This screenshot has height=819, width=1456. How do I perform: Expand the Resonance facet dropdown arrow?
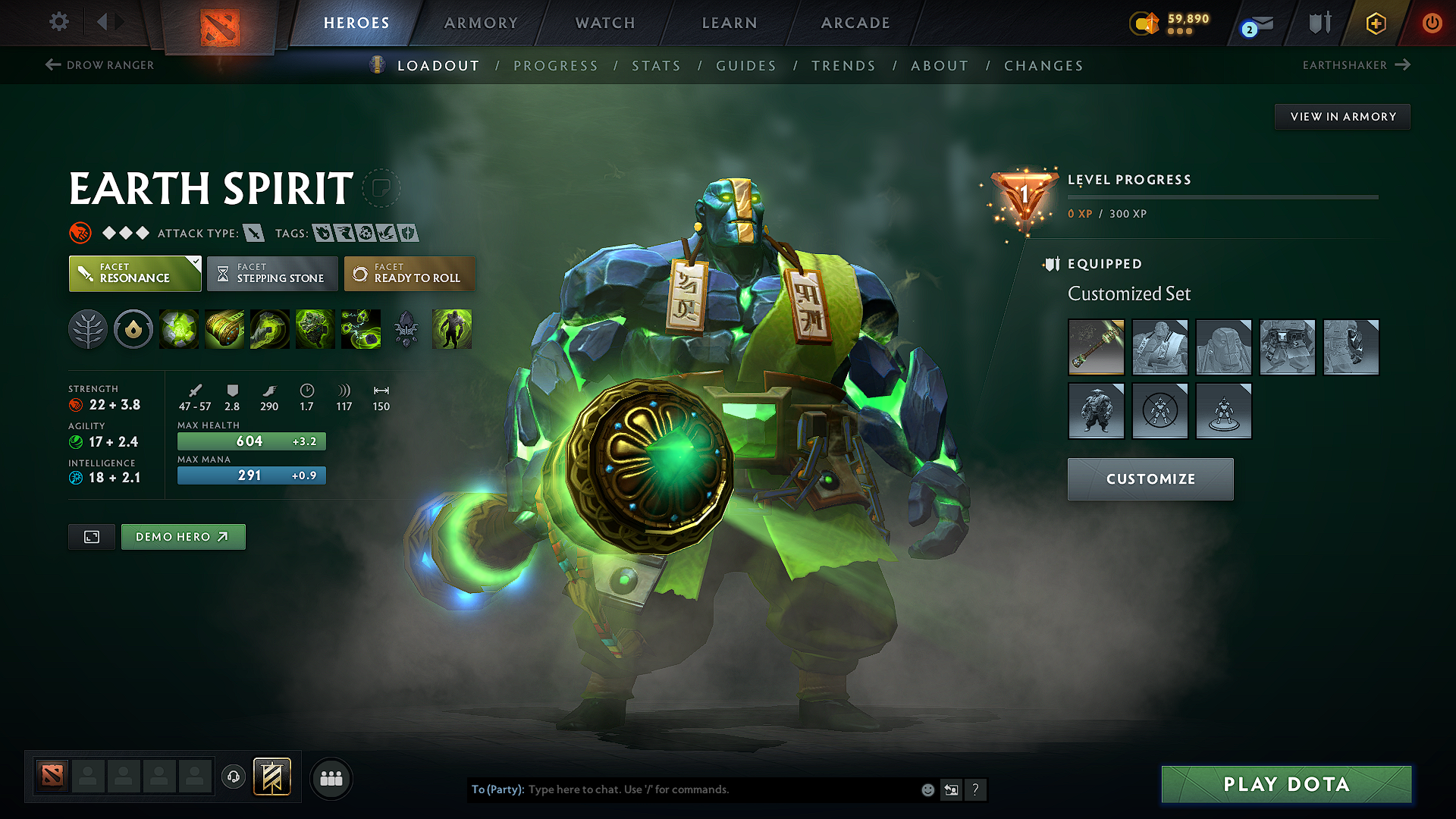coord(196,261)
